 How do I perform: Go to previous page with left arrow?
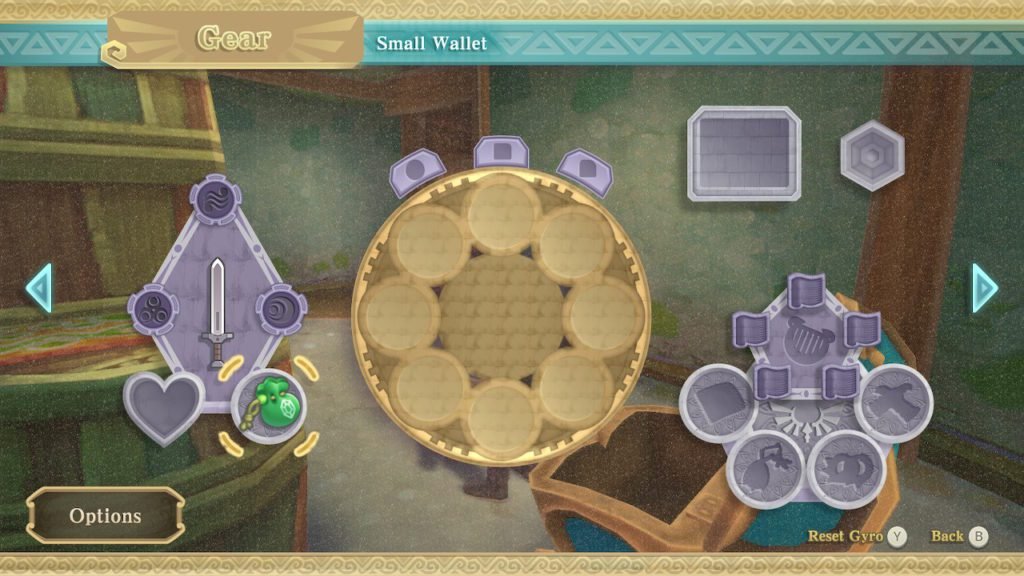tap(37, 288)
